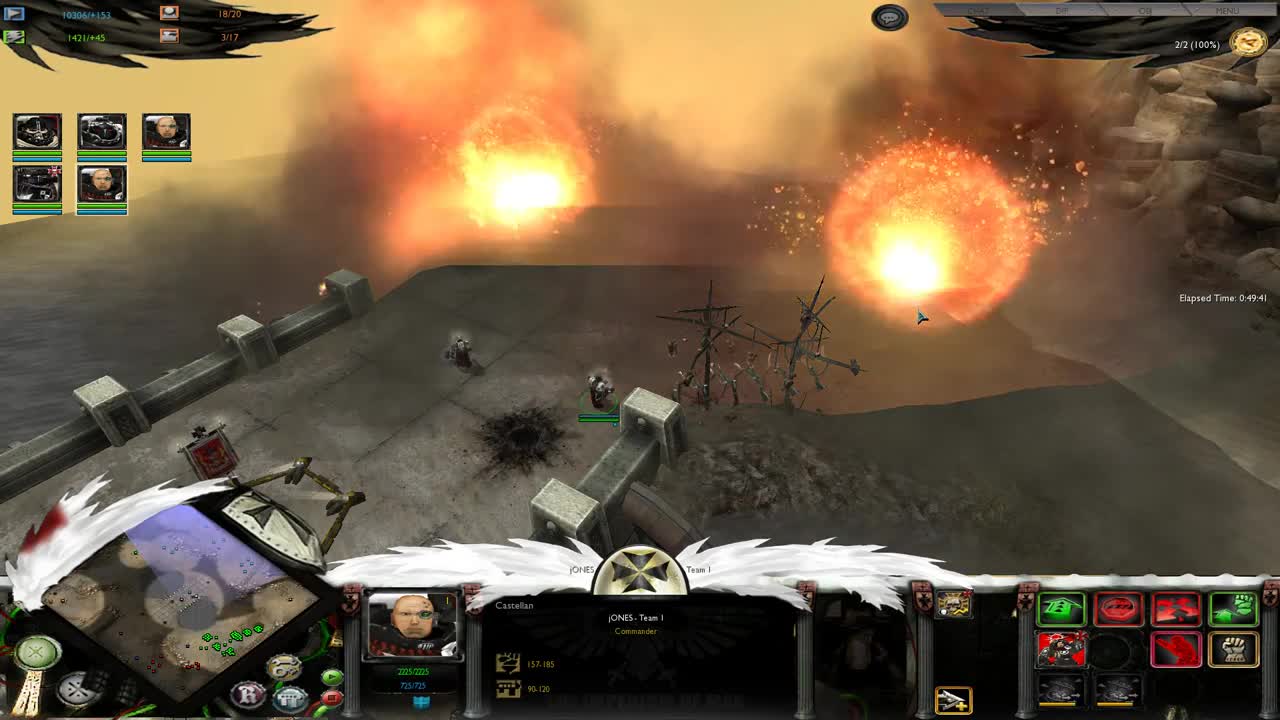Trigger the commander's red special ability icon
The width and height of the screenshot is (1280, 720).
[x=1061, y=649]
